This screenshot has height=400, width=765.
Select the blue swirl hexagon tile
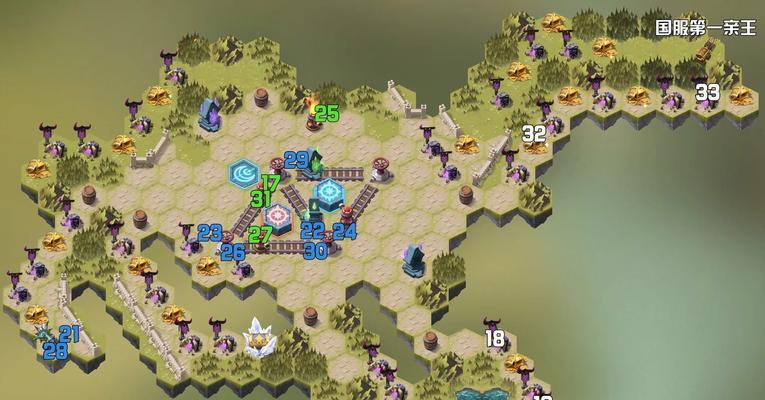click(243, 173)
